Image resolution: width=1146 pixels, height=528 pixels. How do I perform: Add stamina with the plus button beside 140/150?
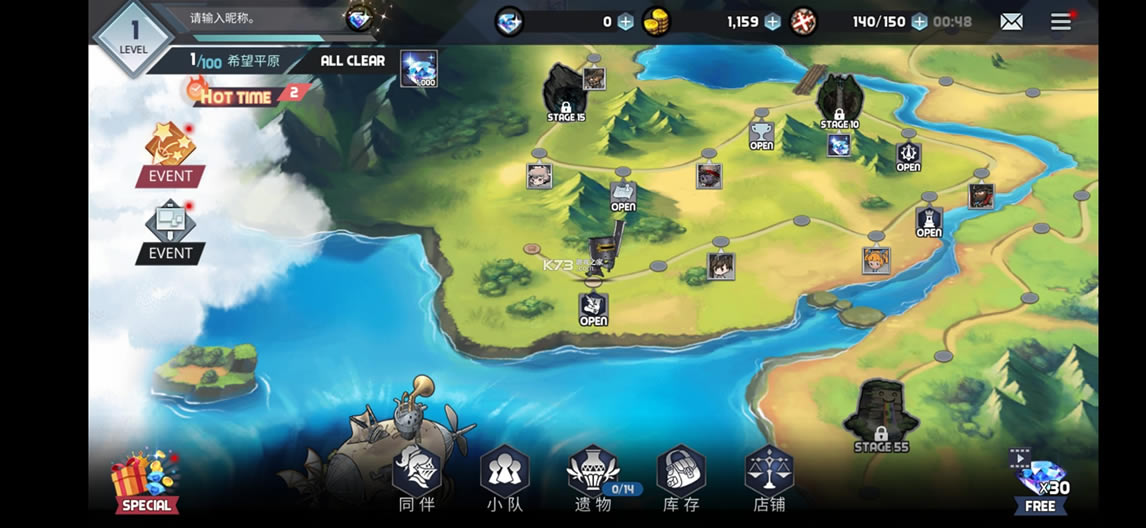pos(918,21)
